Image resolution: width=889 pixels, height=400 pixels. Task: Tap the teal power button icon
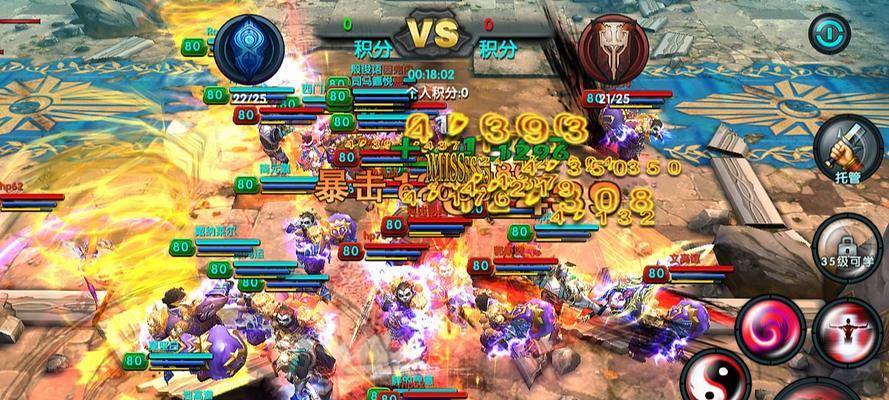pos(828,33)
